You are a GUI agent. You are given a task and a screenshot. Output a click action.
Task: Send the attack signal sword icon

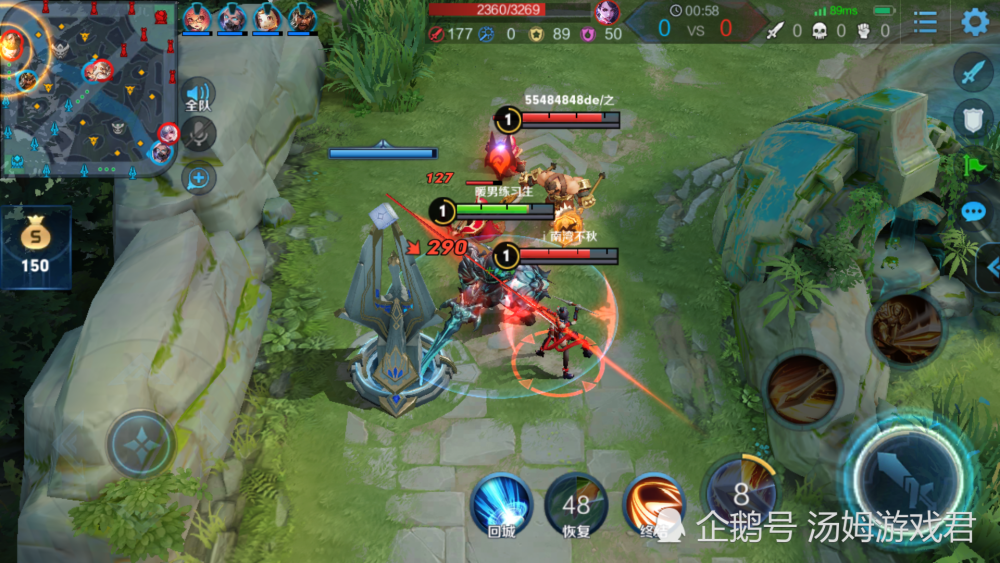[973, 71]
